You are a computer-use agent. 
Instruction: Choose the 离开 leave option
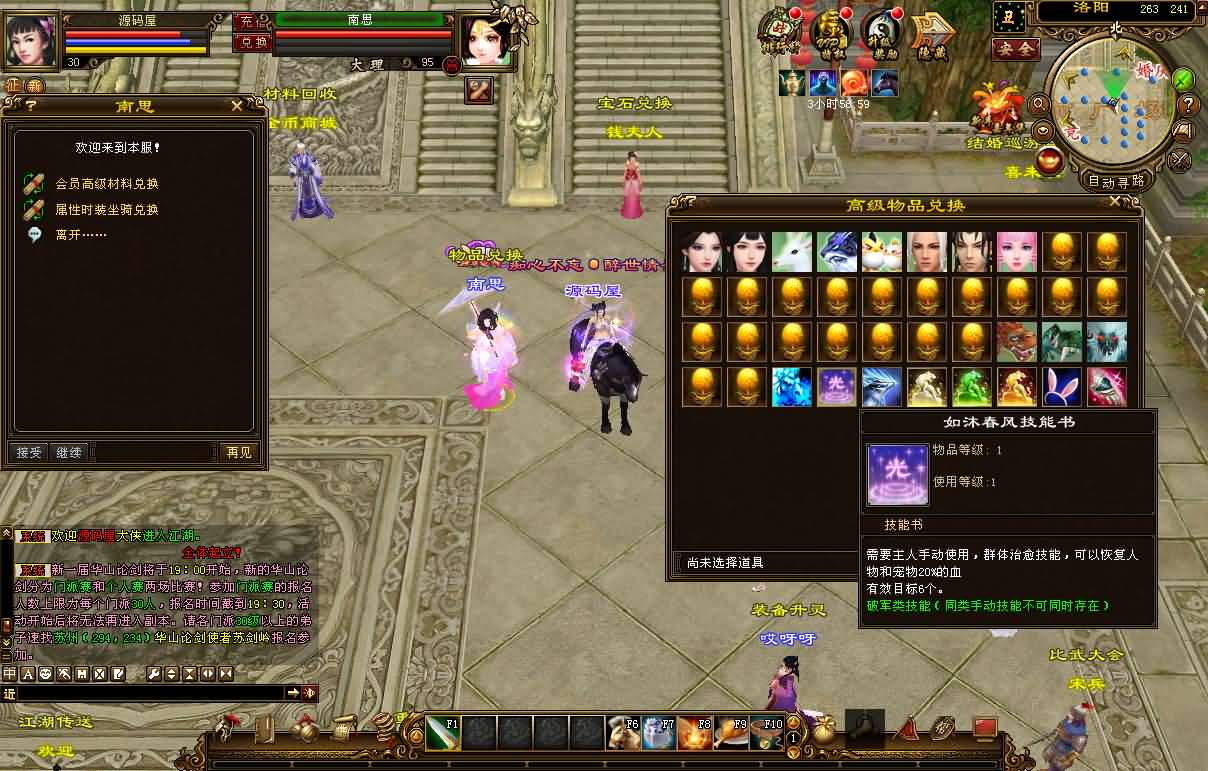(81, 235)
